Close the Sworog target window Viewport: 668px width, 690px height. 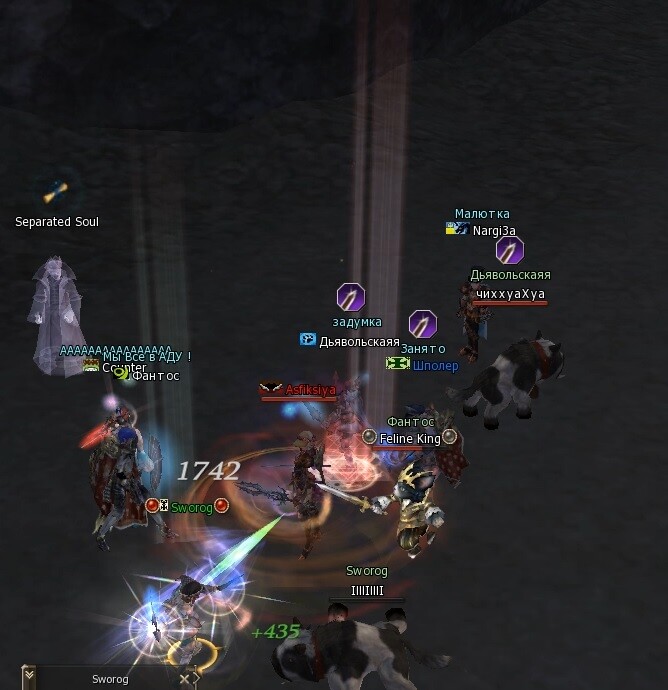(x=184, y=679)
